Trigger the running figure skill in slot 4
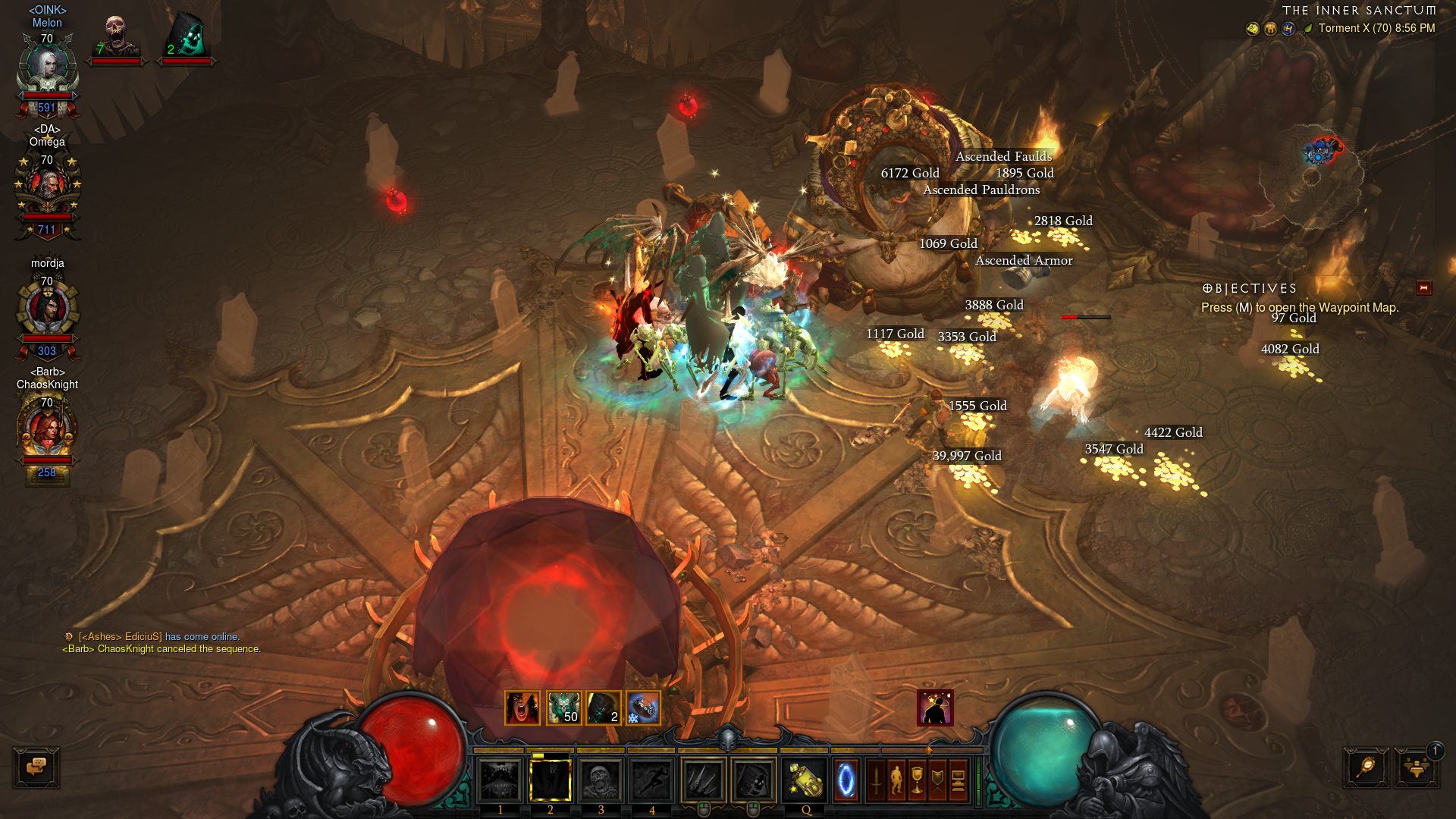Image resolution: width=1456 pixels, height=819 pixels. 651,780
